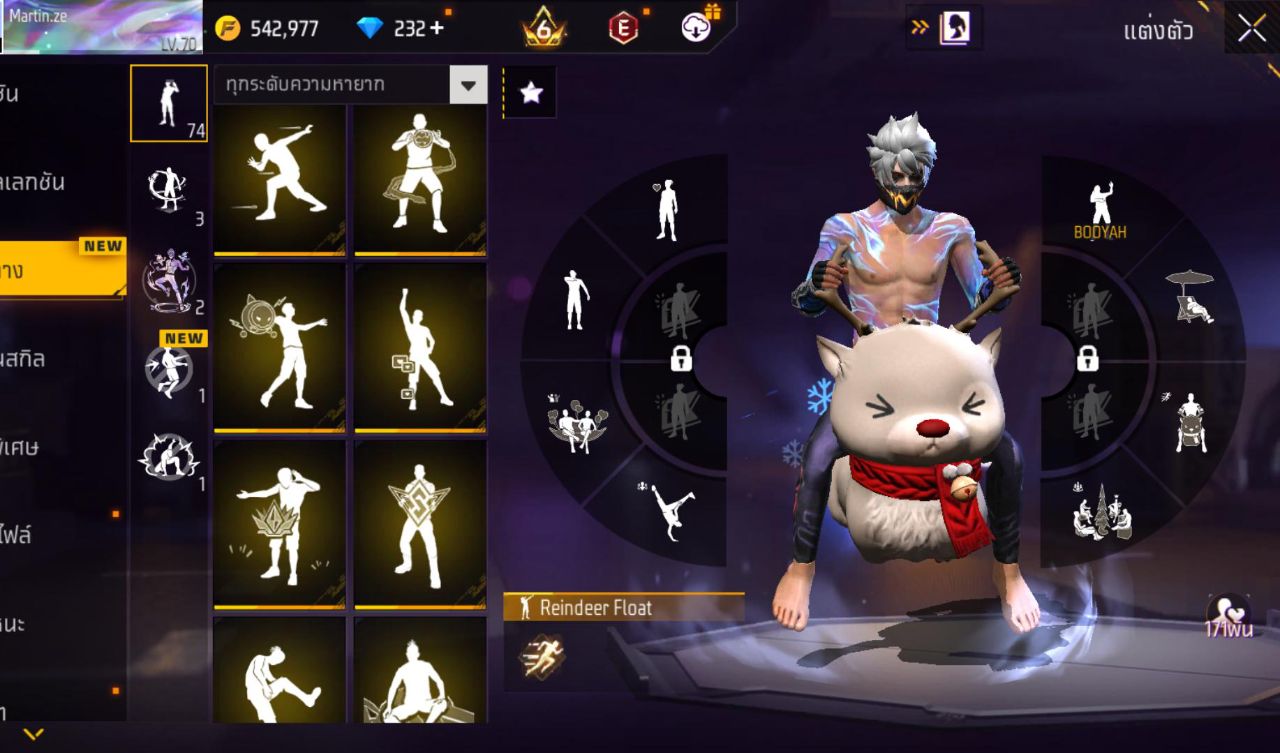This screenshot has width=1280, height=753.
Task: Open the collection book with arrows button
Action: tap(943, 28)
